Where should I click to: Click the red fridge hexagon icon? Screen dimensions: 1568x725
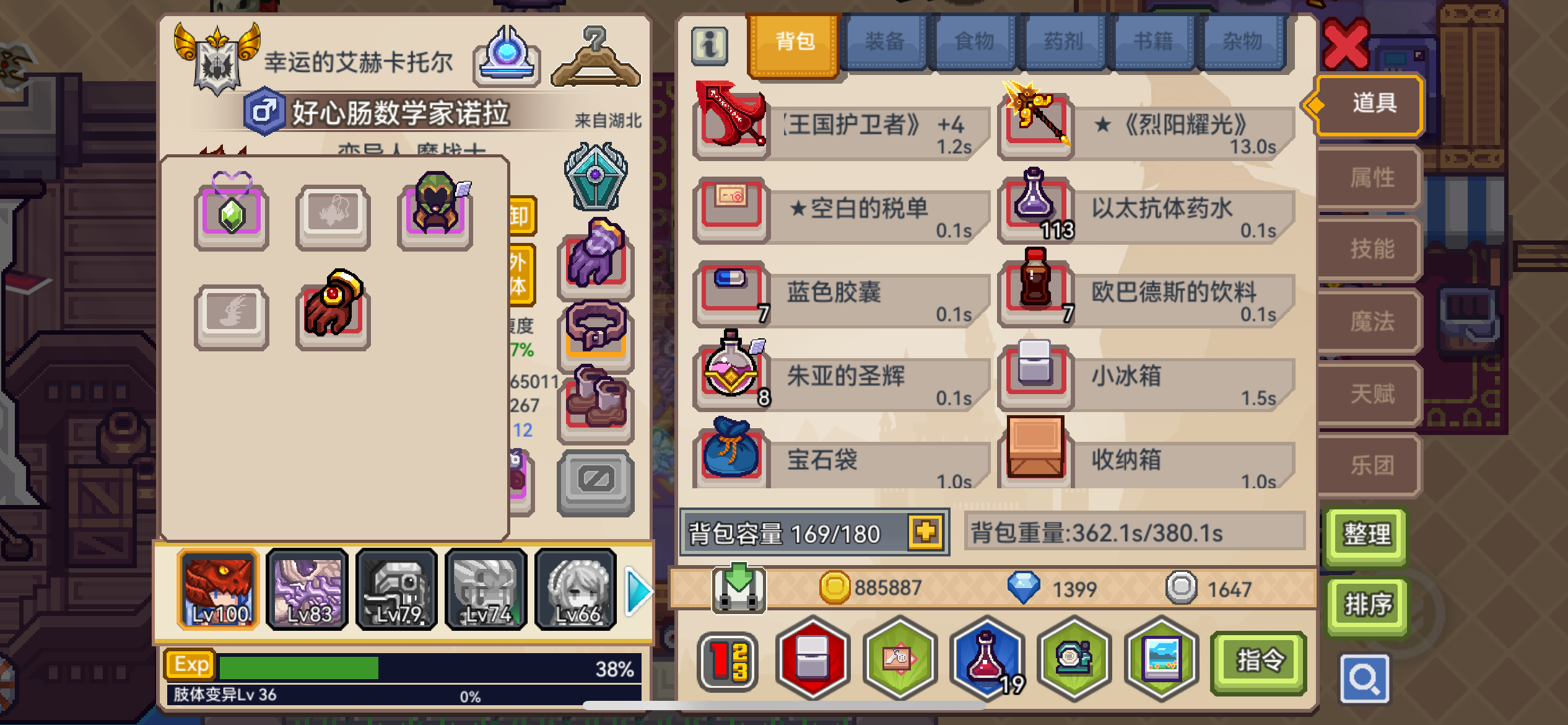click(811, 660)
